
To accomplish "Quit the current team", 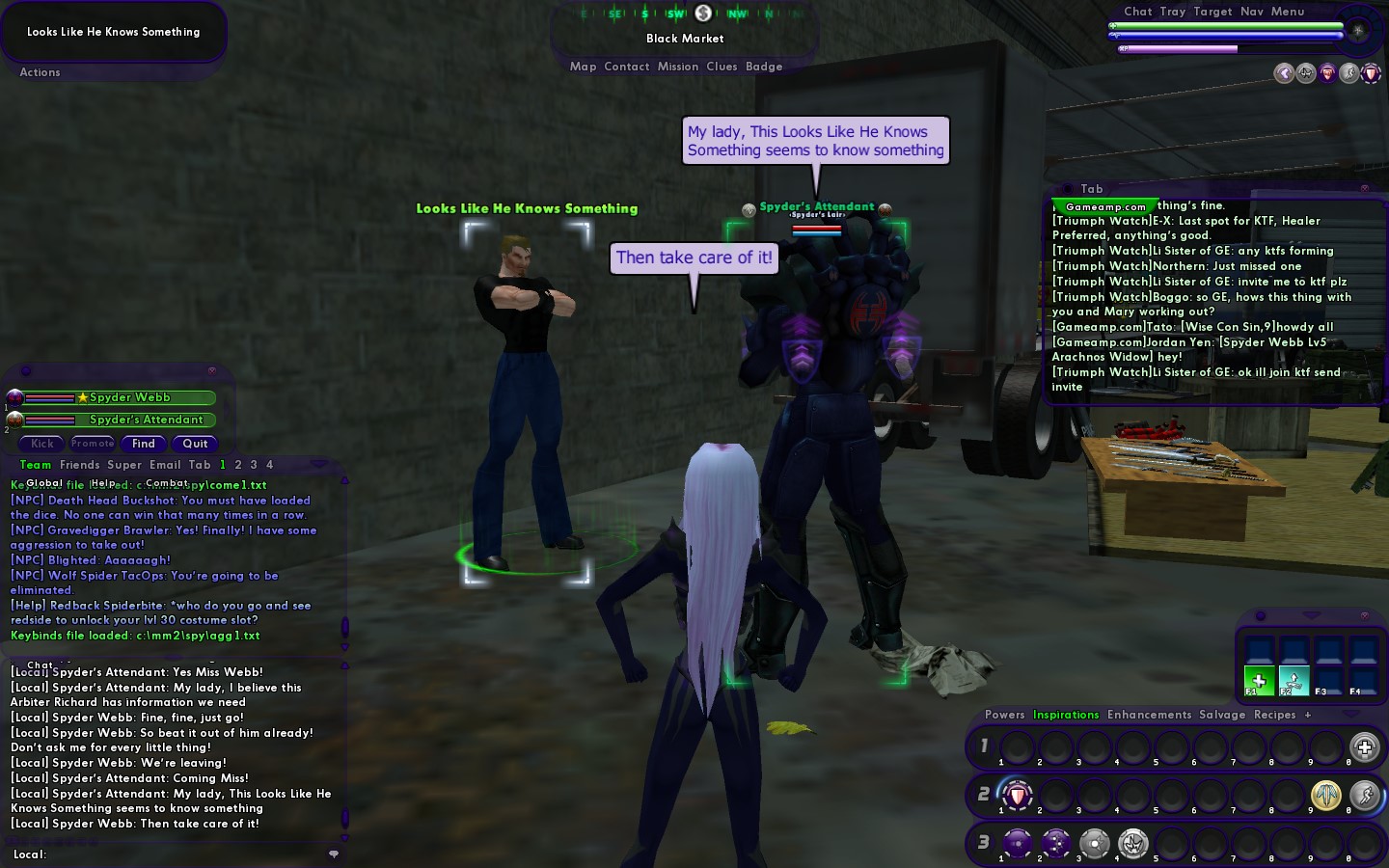I will [x=195, y=444].
